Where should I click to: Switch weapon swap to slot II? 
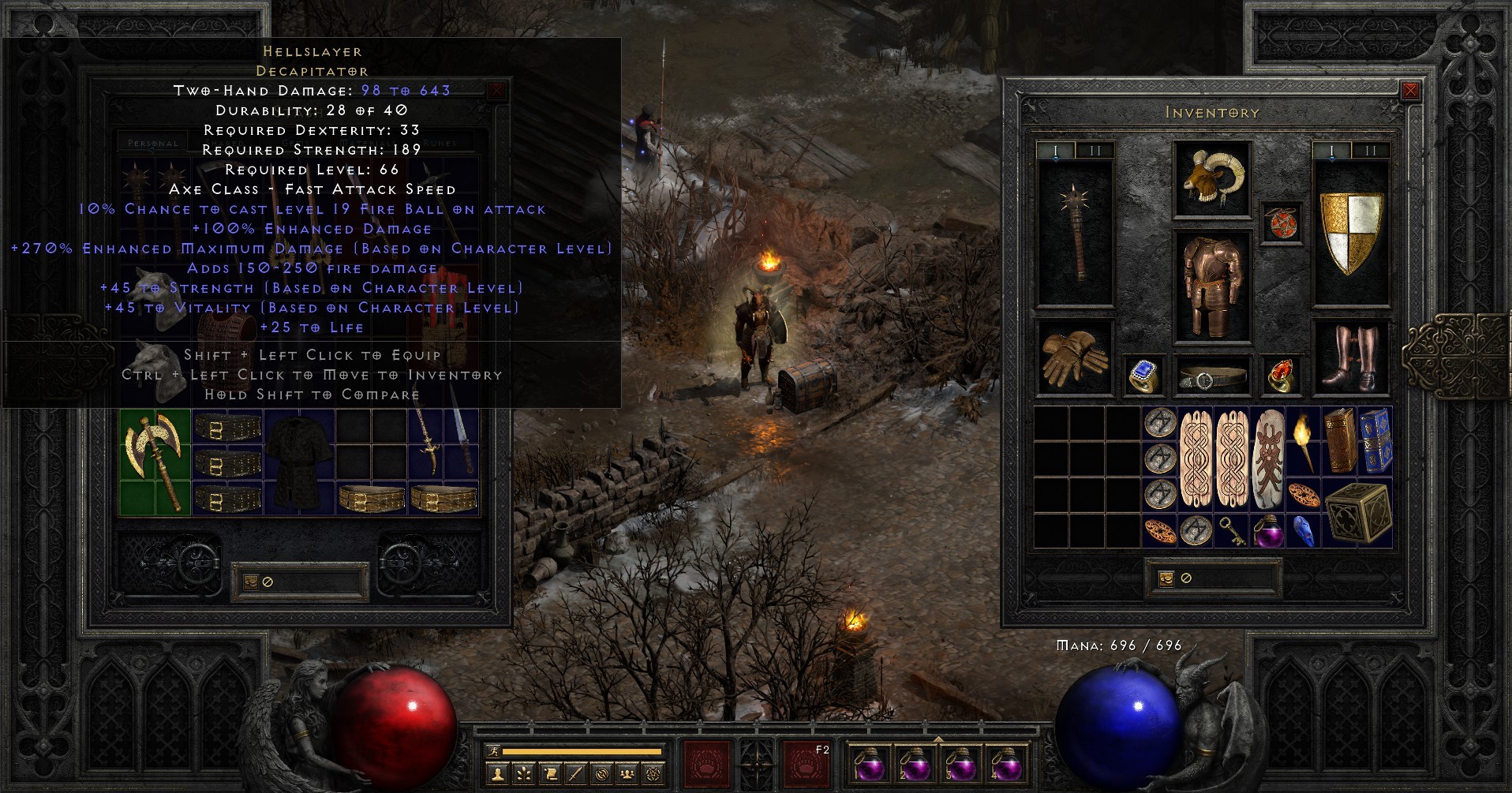(x=1095, y=150)
